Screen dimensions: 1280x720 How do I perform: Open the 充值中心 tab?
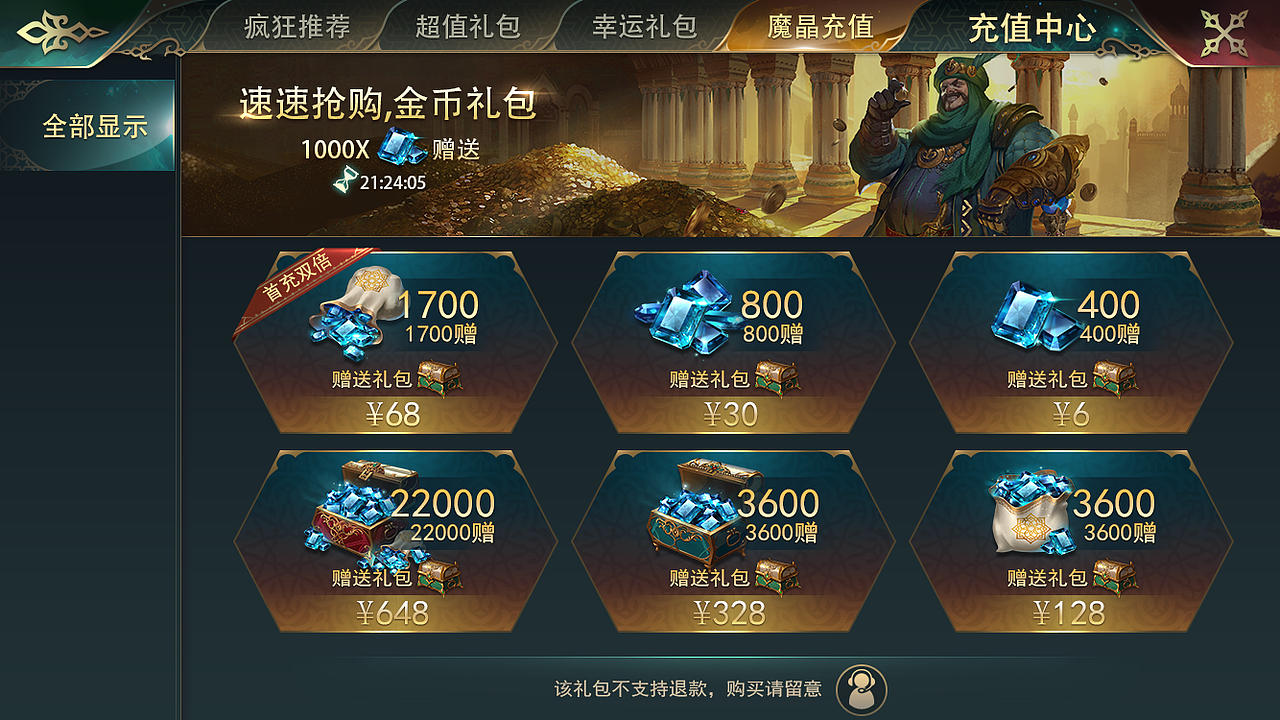tap(1029, 27)
